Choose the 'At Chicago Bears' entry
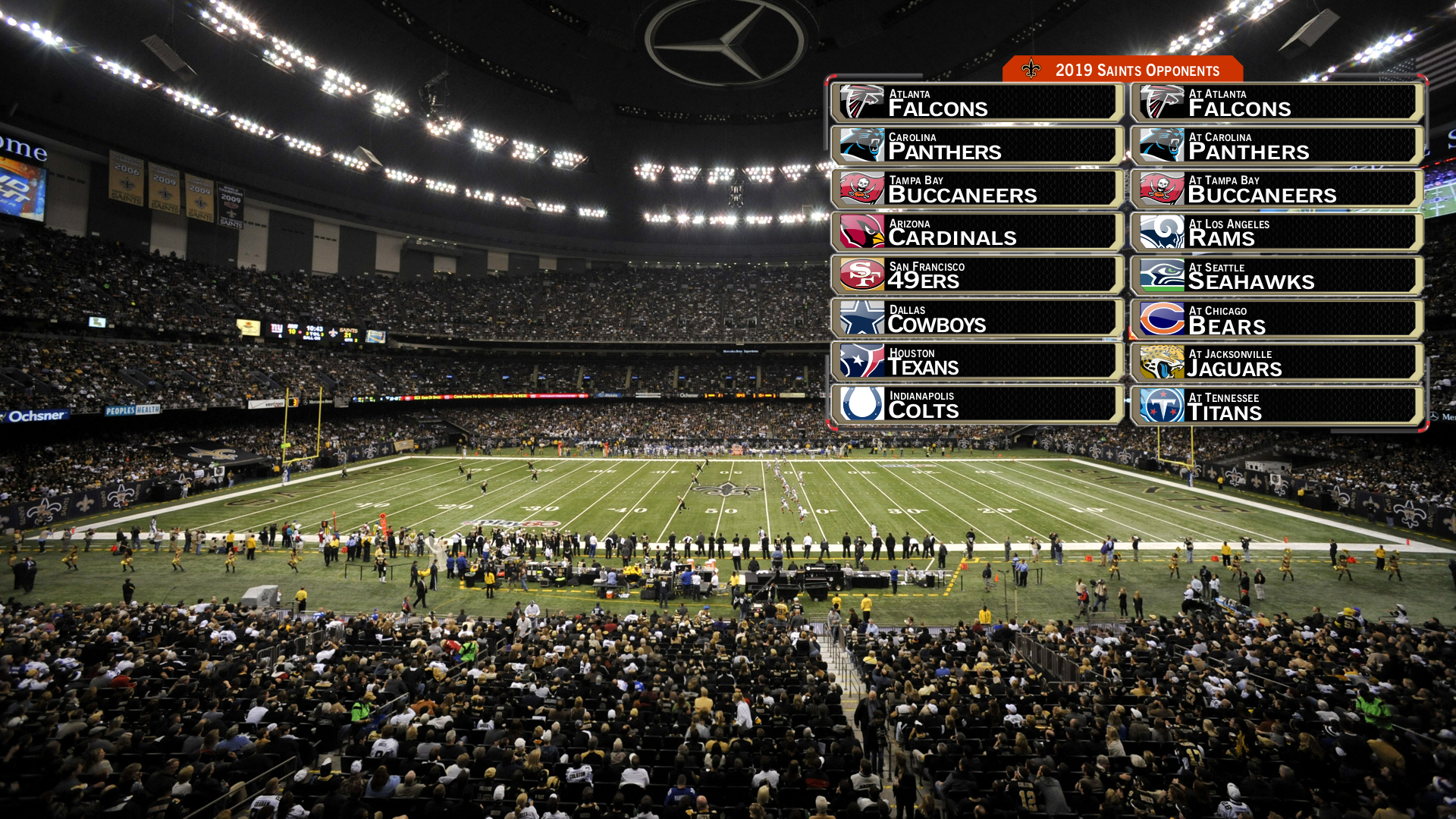 click(1276, 318)
